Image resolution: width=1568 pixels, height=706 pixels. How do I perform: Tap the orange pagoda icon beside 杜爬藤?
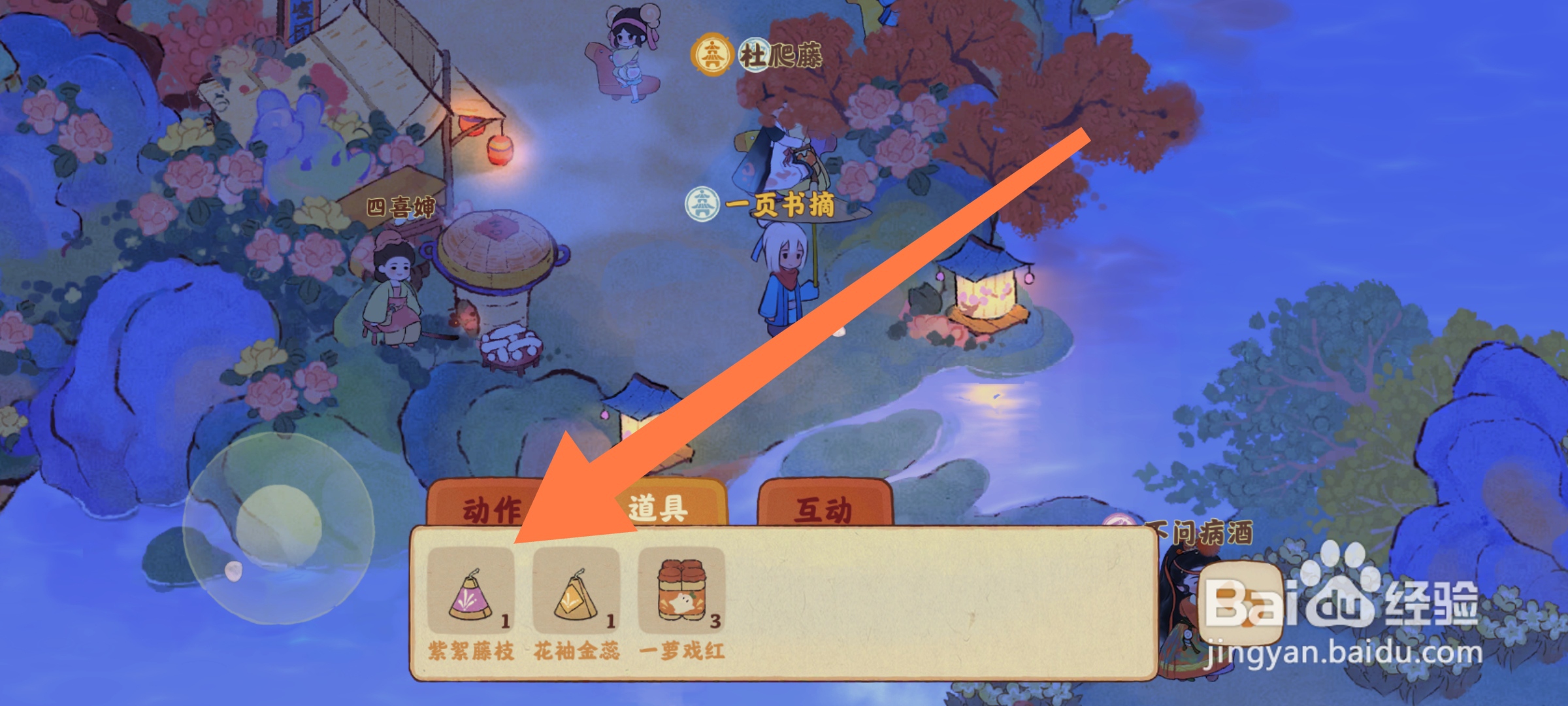[x=713, y=56]
